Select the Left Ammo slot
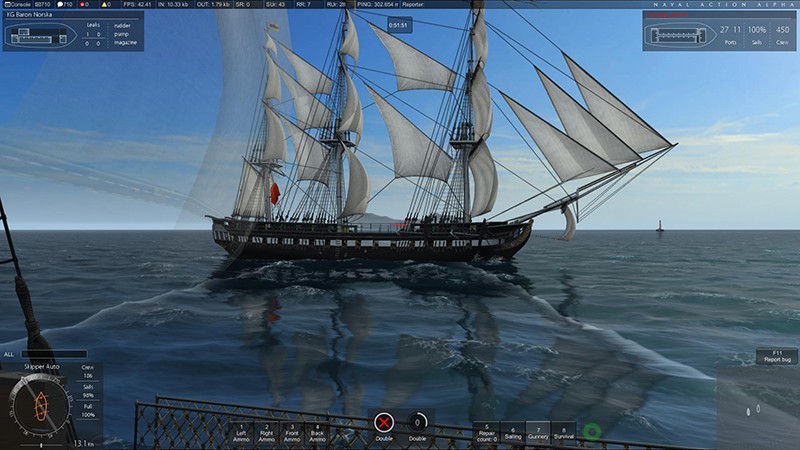Screen dimensions: 800x450 tap(242, 432)
